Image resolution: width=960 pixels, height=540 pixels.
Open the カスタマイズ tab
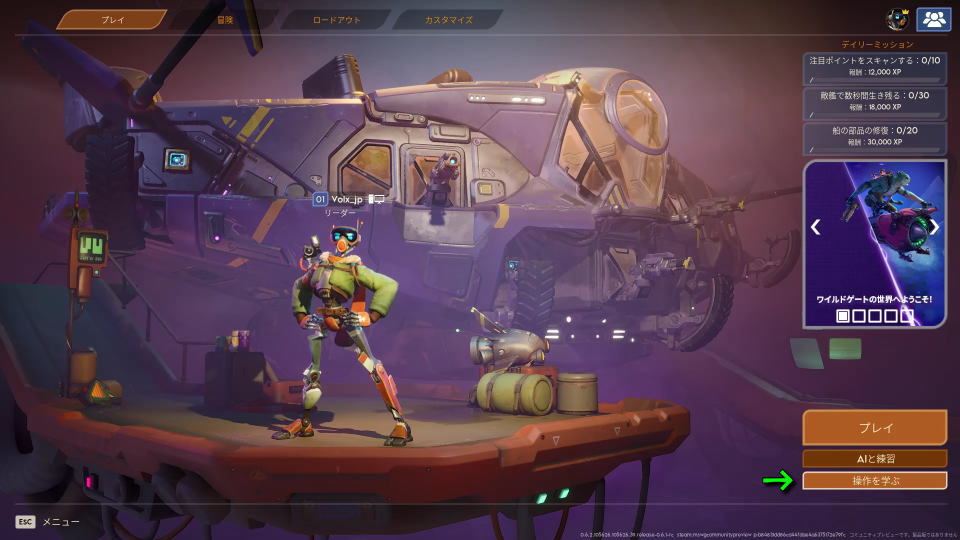[447, 19]
